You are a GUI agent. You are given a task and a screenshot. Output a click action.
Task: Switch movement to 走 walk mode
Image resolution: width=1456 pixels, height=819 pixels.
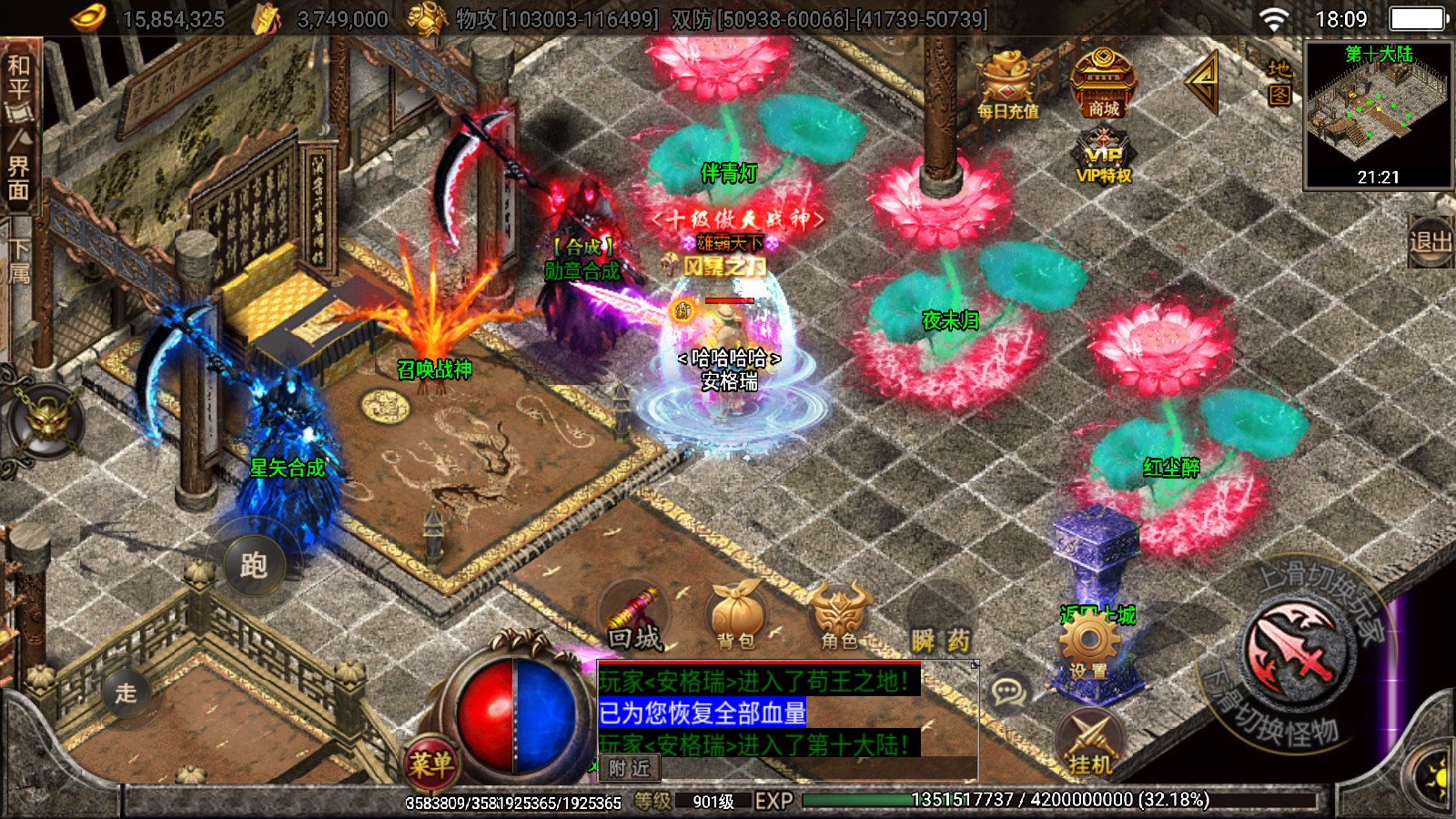[126, 693]
